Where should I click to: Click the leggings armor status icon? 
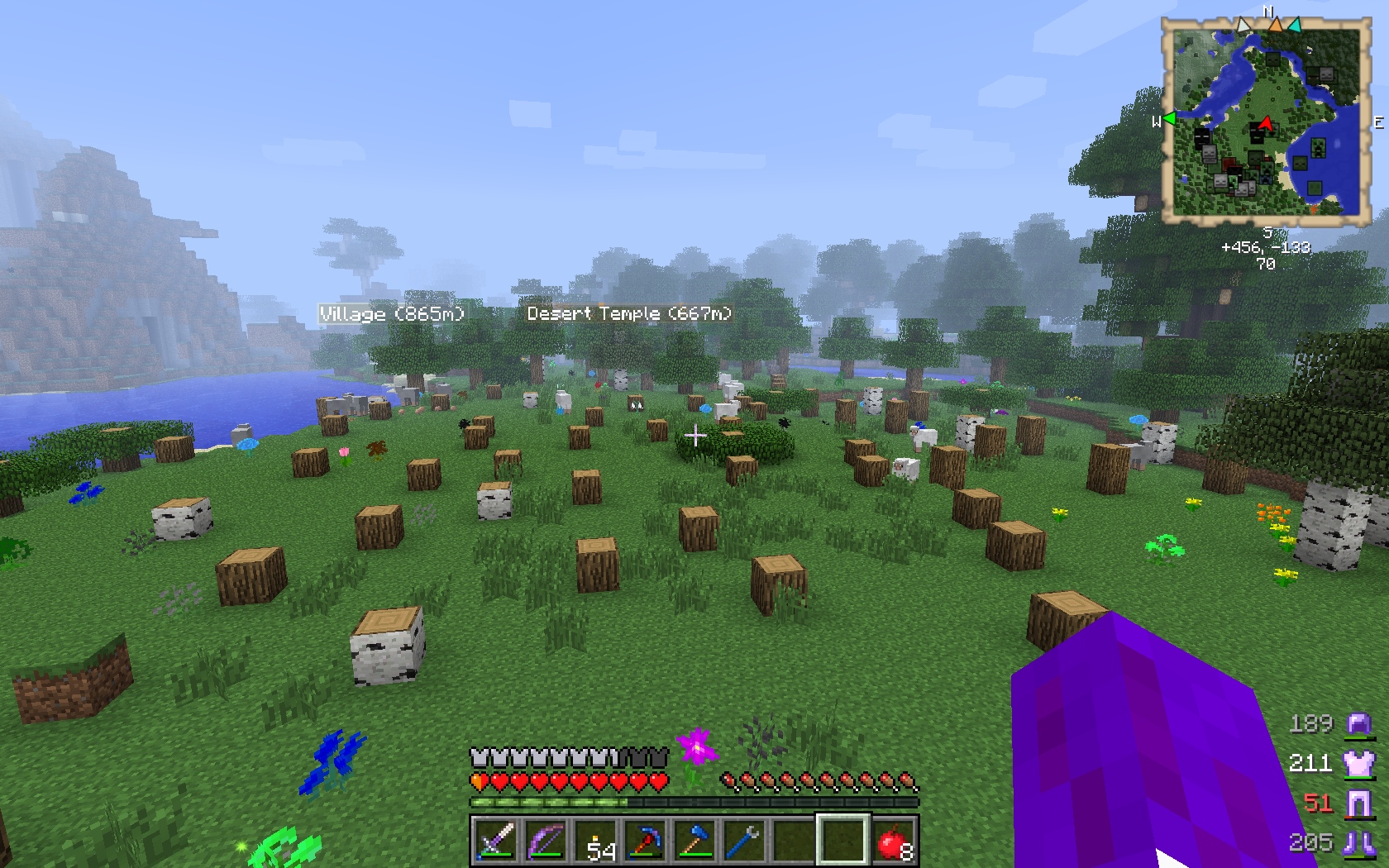(1358, 802)
